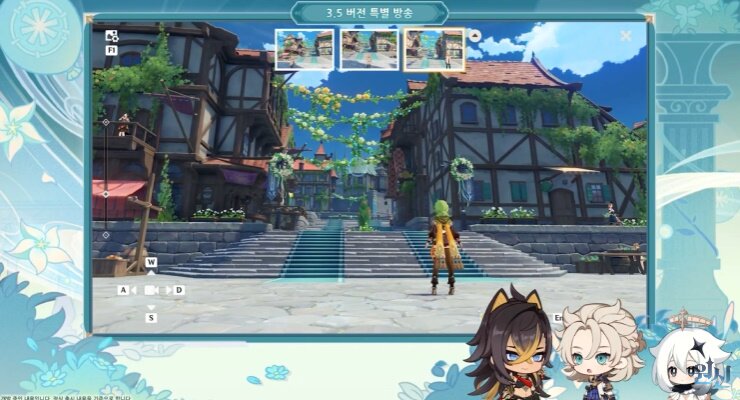Screen dimensions: 740x400
Task: Select the first photo thumbnail
Action: pos(305,49)
